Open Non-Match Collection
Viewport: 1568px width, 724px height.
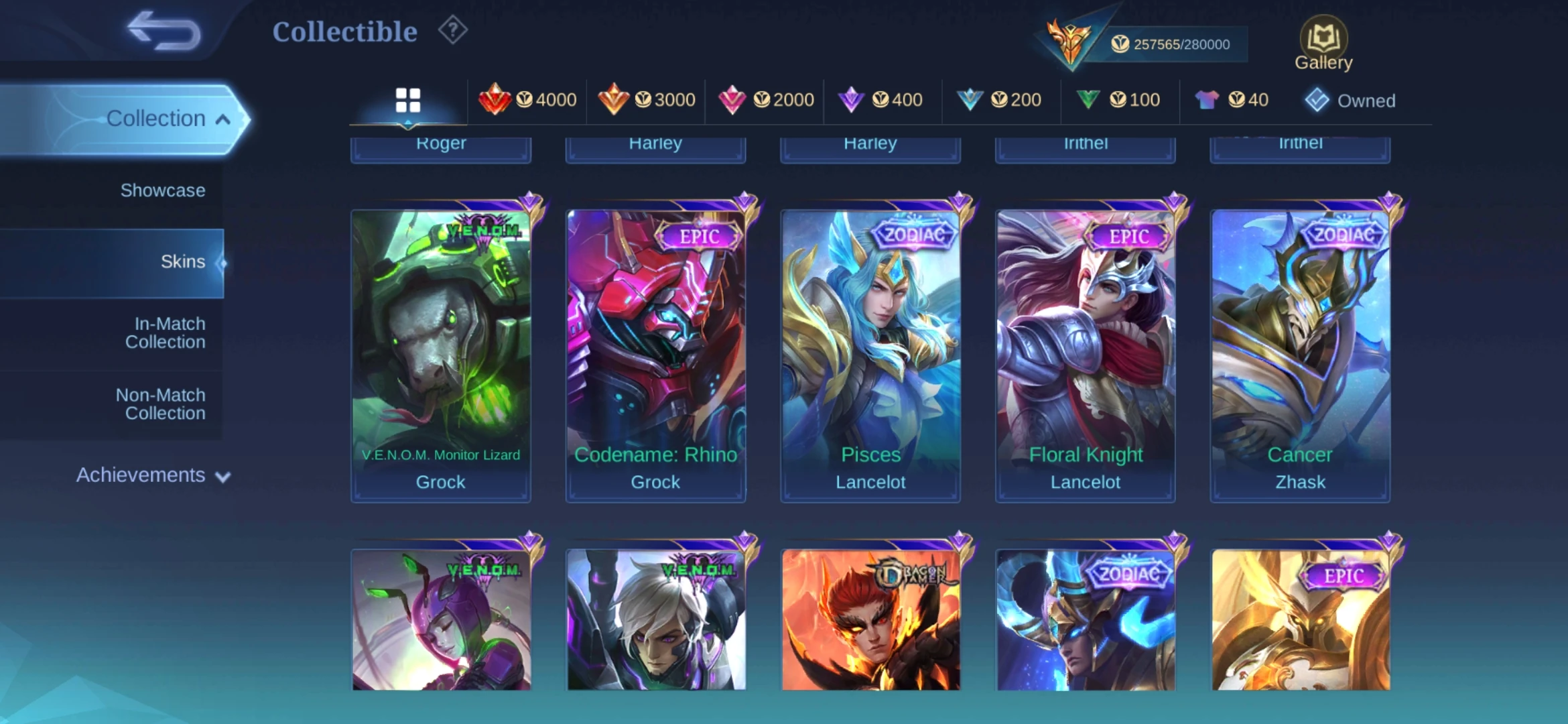click(x=161, y=404)
